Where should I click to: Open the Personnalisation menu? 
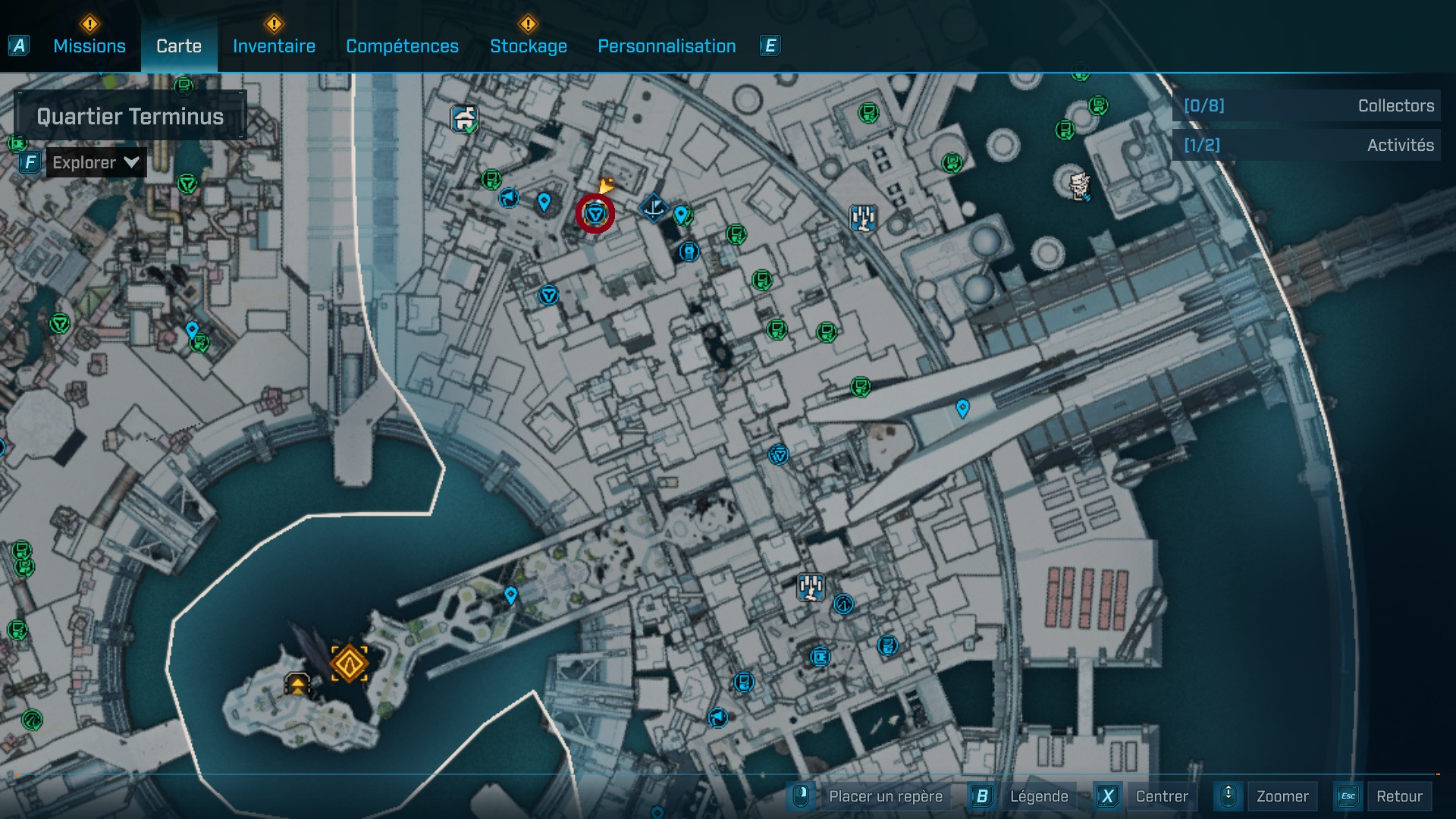[667, 46]
